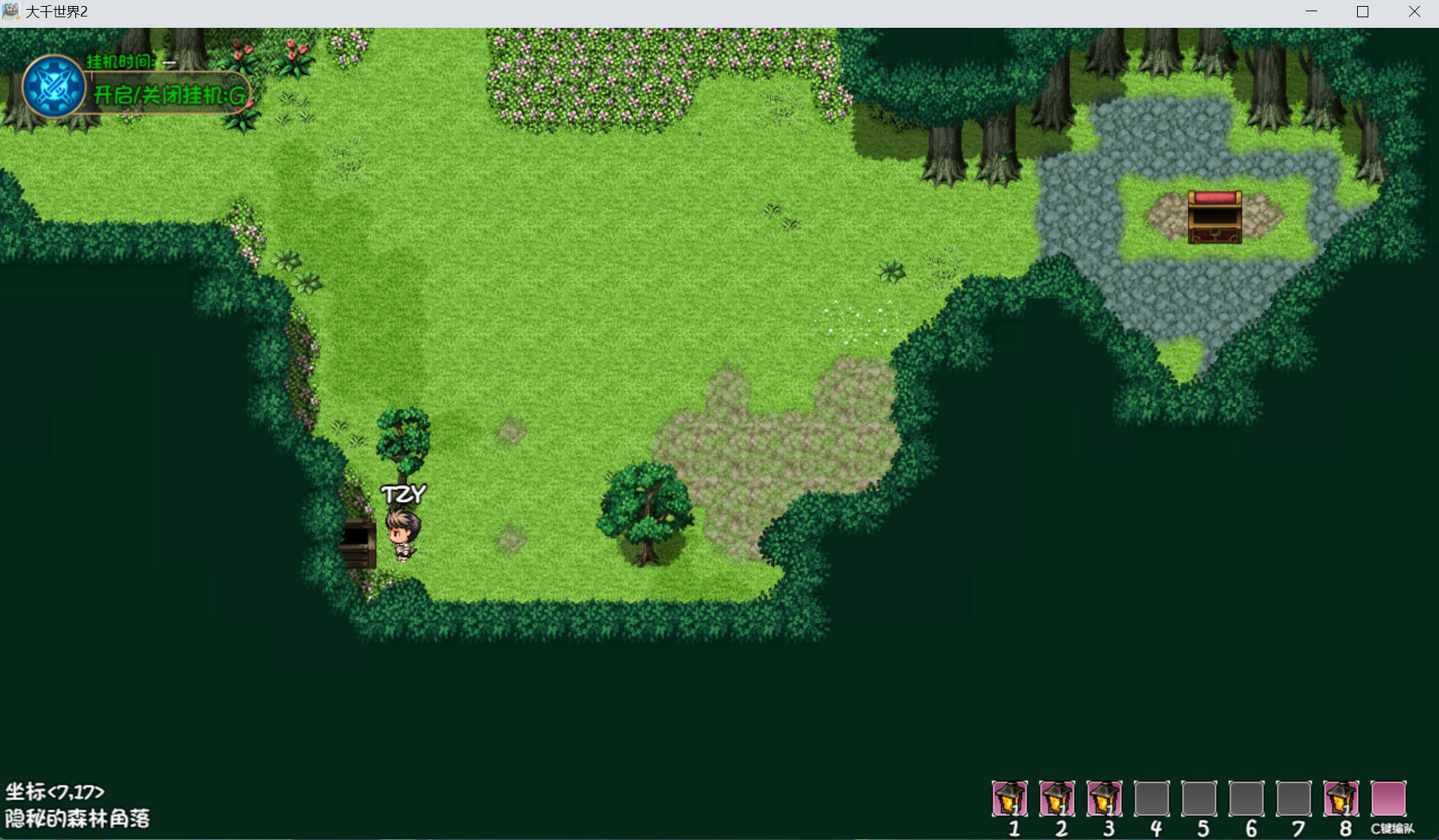Click the crossed-swords auto-battle gear icon
This screenshot has width=1439, height=840.
(x=53, y=86)
